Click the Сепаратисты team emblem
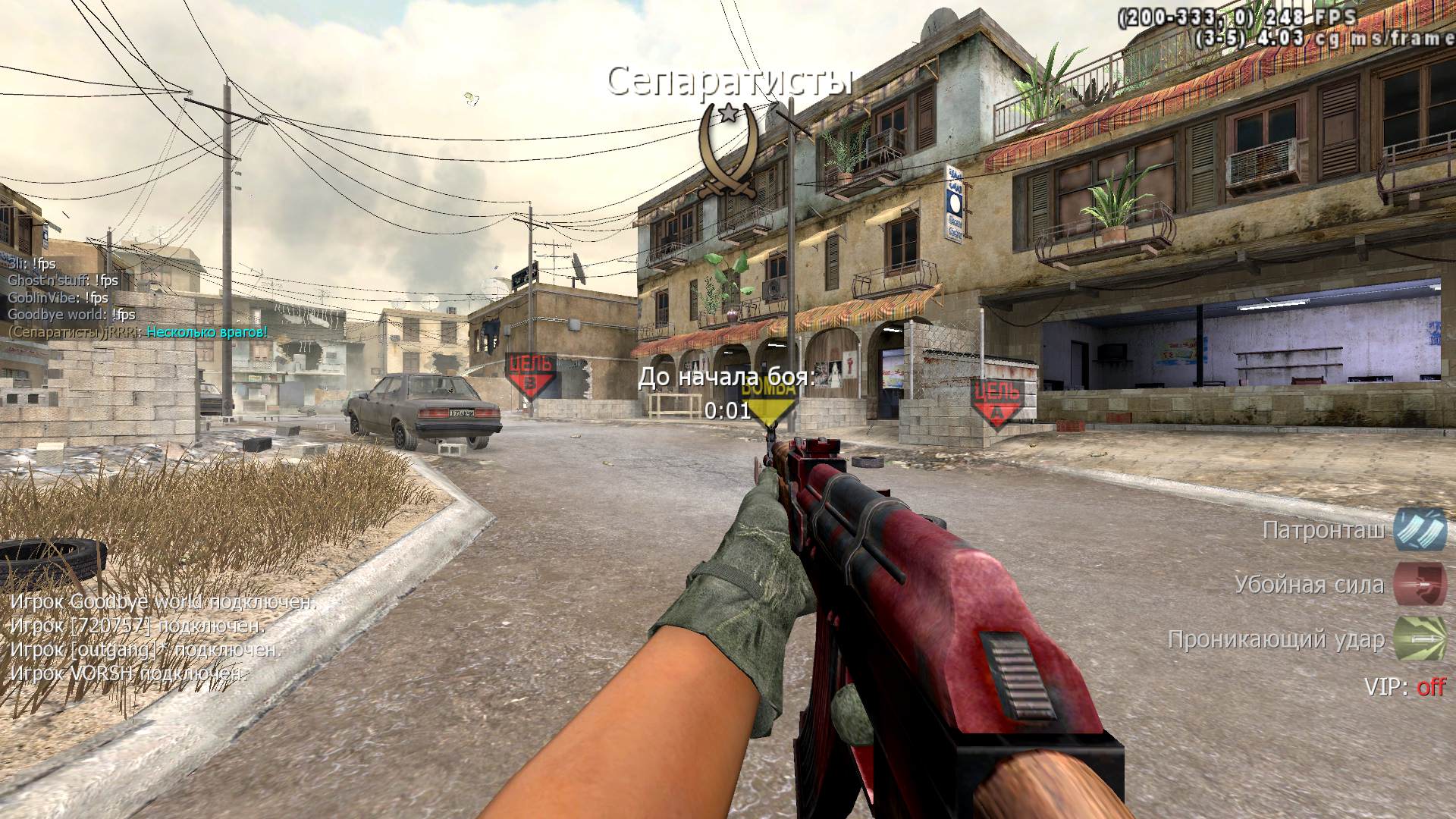Viewport: 1456px width, 819px height. coord(729,150)
